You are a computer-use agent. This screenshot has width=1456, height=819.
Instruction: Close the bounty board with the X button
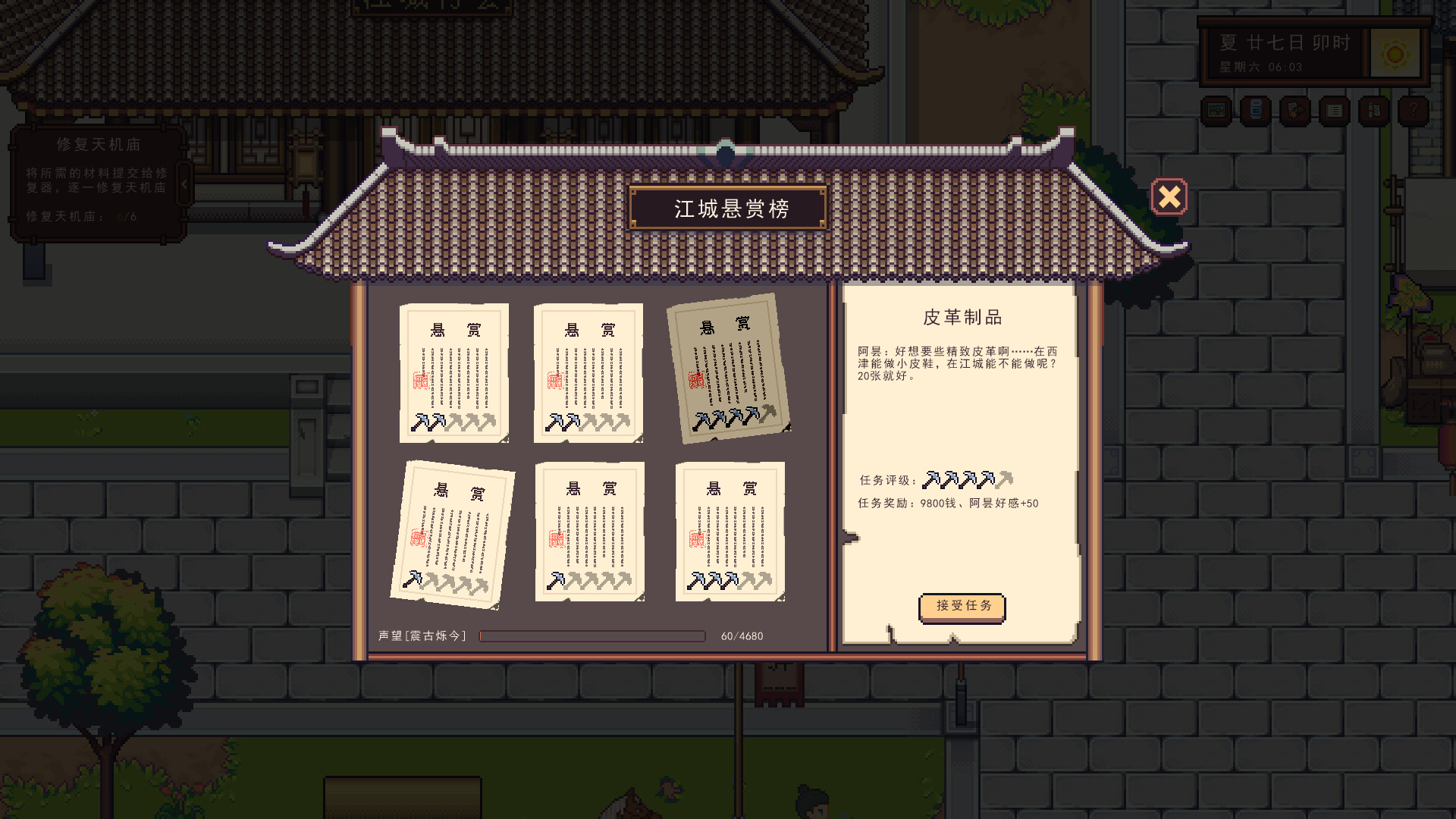(x=1169, y=196)
